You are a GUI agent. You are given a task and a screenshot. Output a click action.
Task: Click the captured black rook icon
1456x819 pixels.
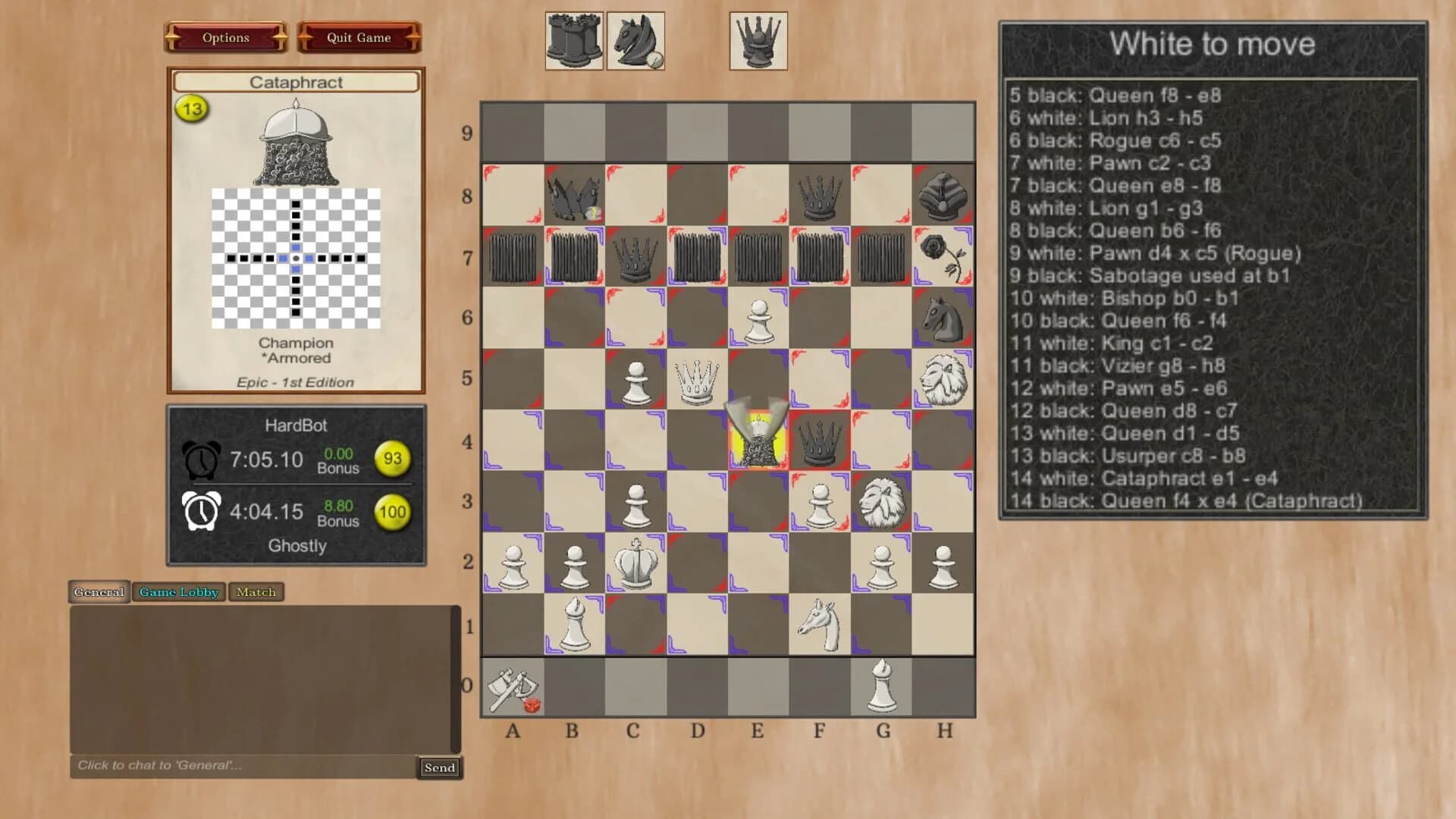click(x=573, y=42)
